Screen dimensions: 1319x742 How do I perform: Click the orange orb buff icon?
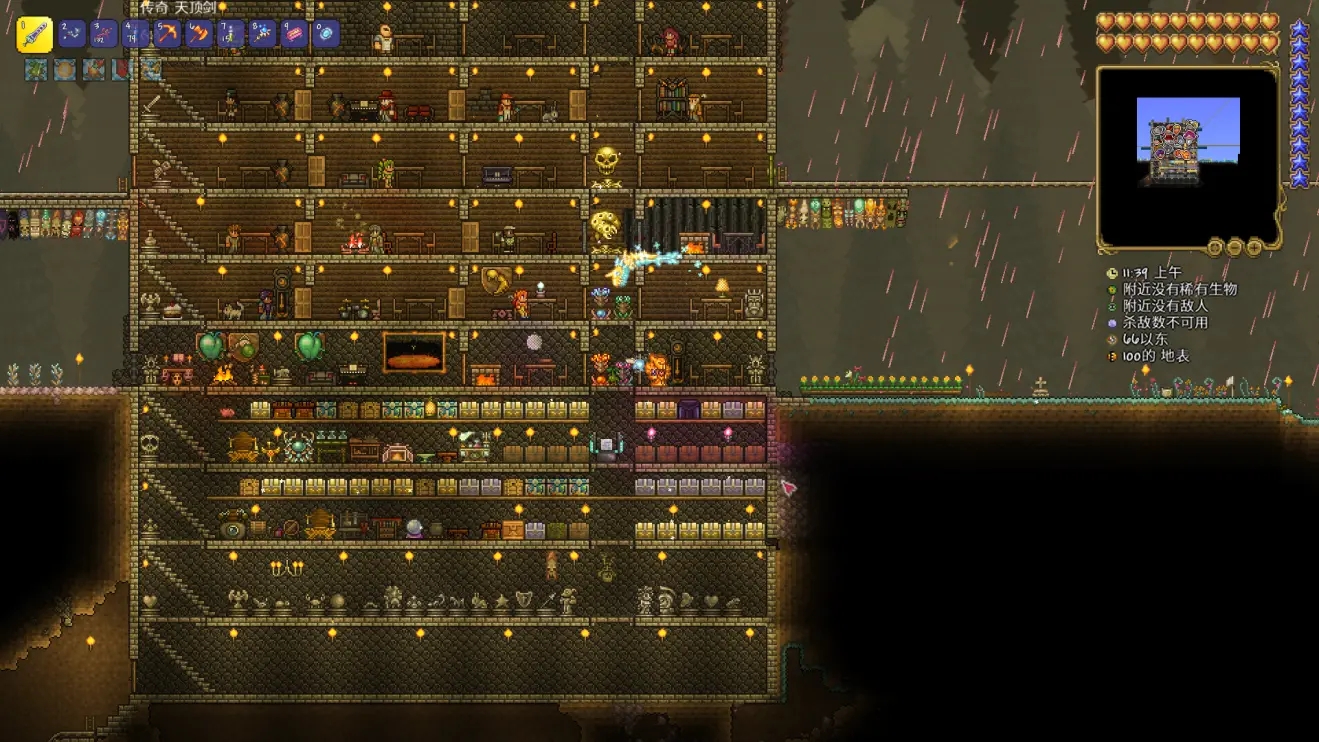pos(65,70)
